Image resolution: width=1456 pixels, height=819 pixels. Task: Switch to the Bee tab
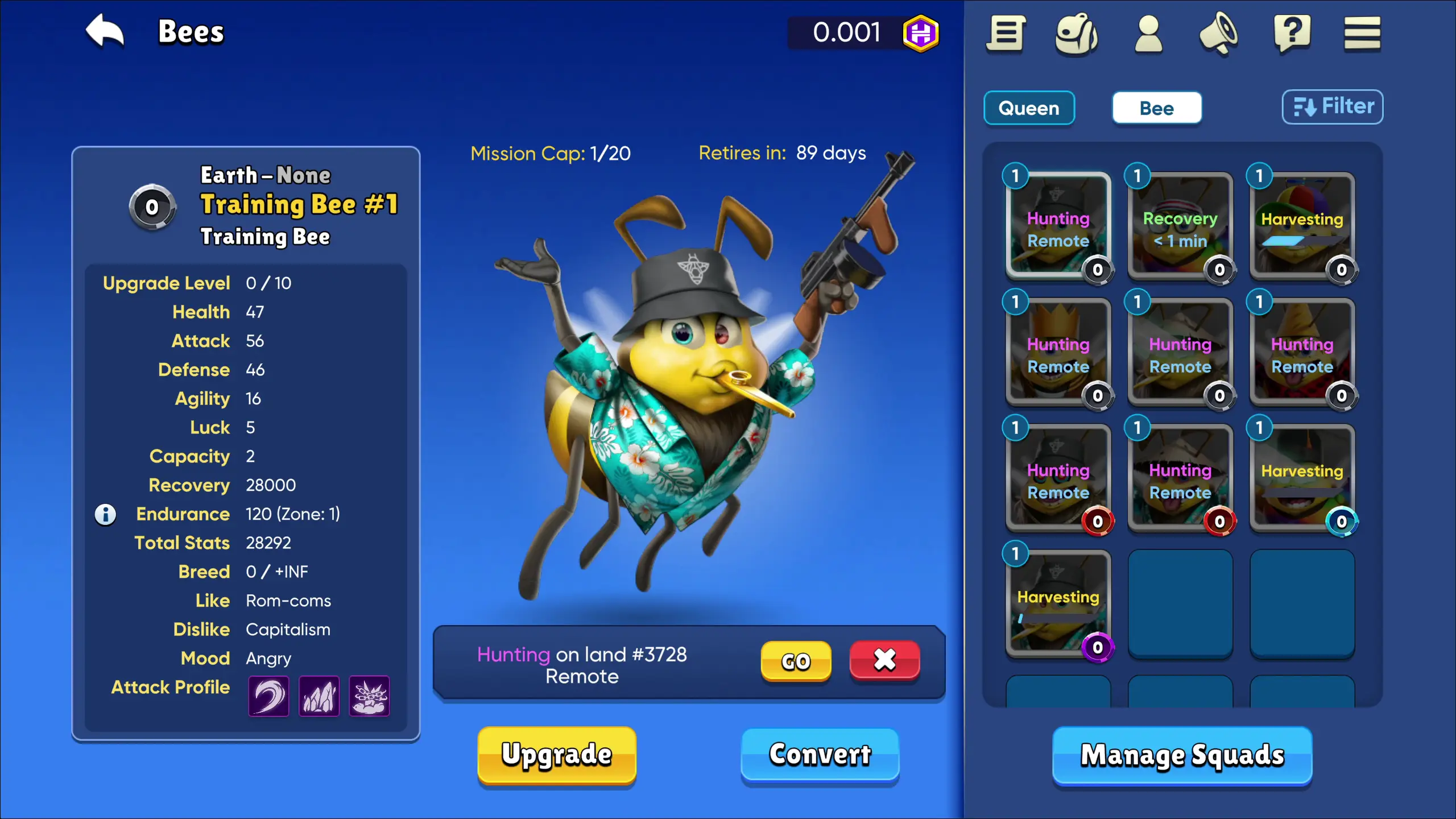click(x=1157, y=107)
